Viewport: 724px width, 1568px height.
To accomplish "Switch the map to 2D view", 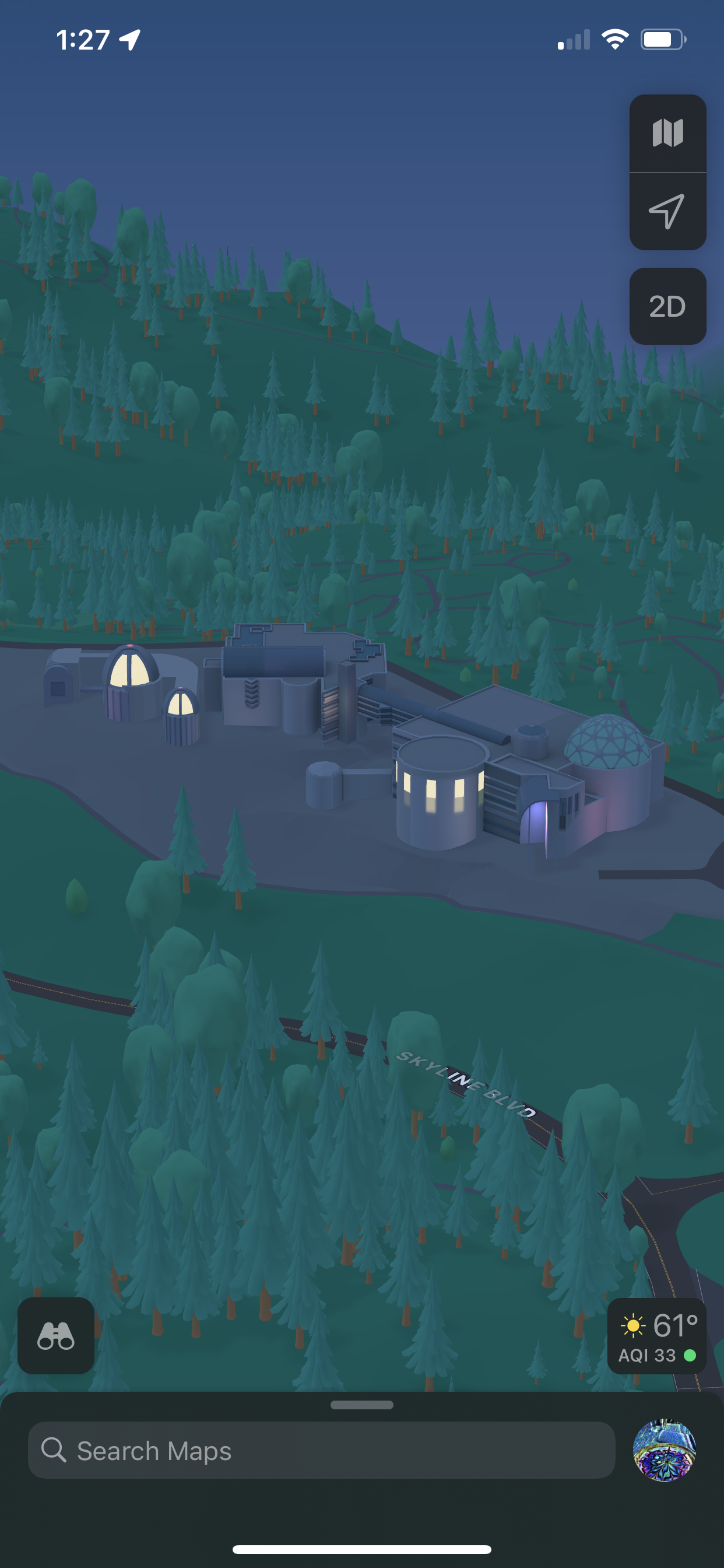I will point(667,306).
